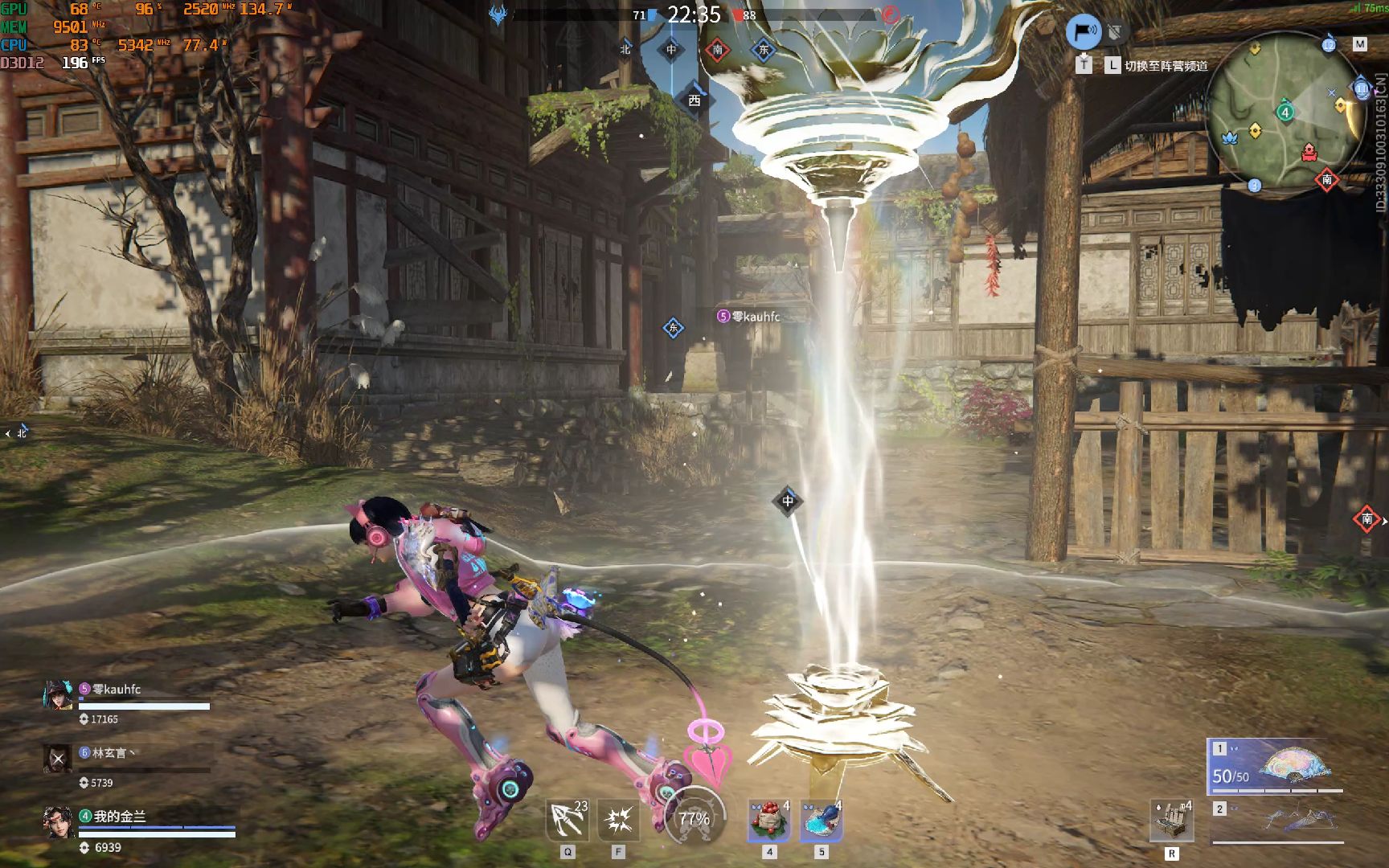Click the circular minimap
The height and width of the screenshot is (868, 1389).
pos(1285,113)
